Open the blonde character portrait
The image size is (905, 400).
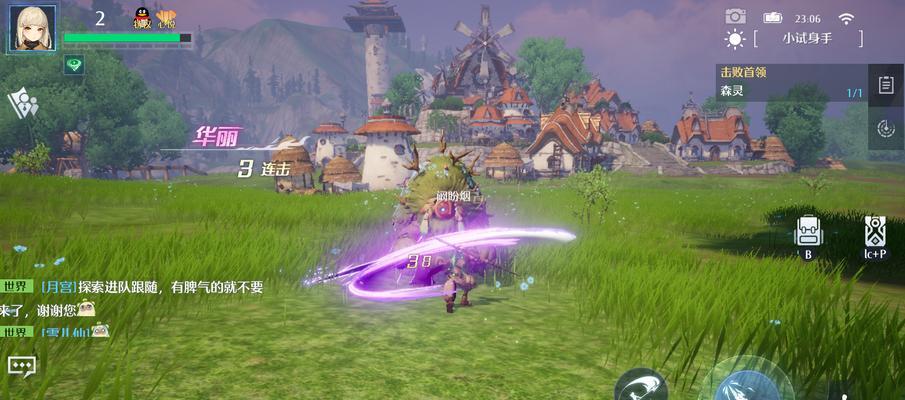pyautogui.click(x=32, y=26)
